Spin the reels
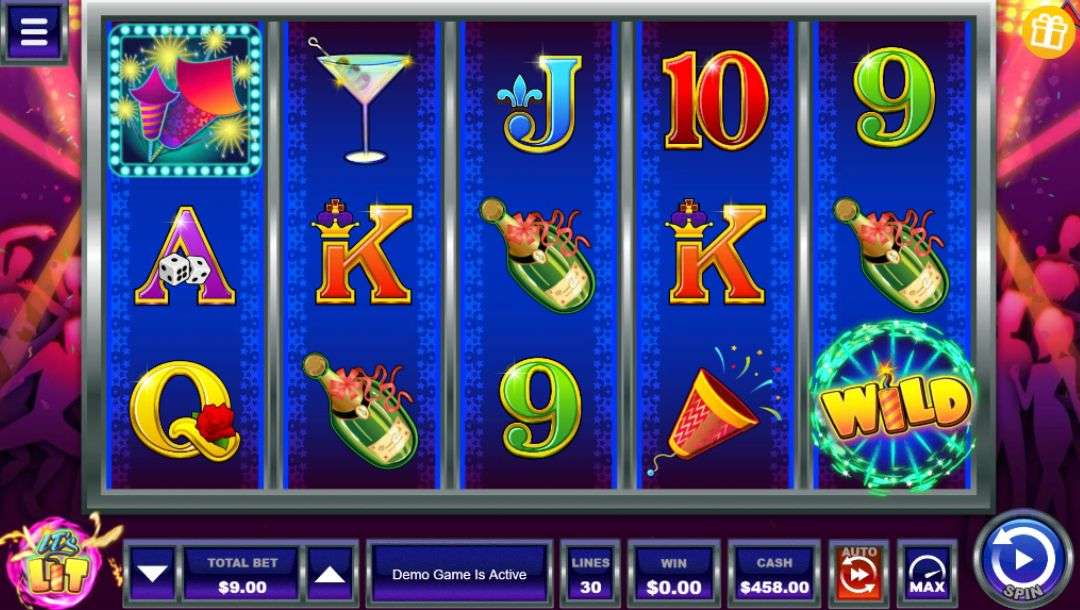1080x610 pixels. tap(1022, 558)
